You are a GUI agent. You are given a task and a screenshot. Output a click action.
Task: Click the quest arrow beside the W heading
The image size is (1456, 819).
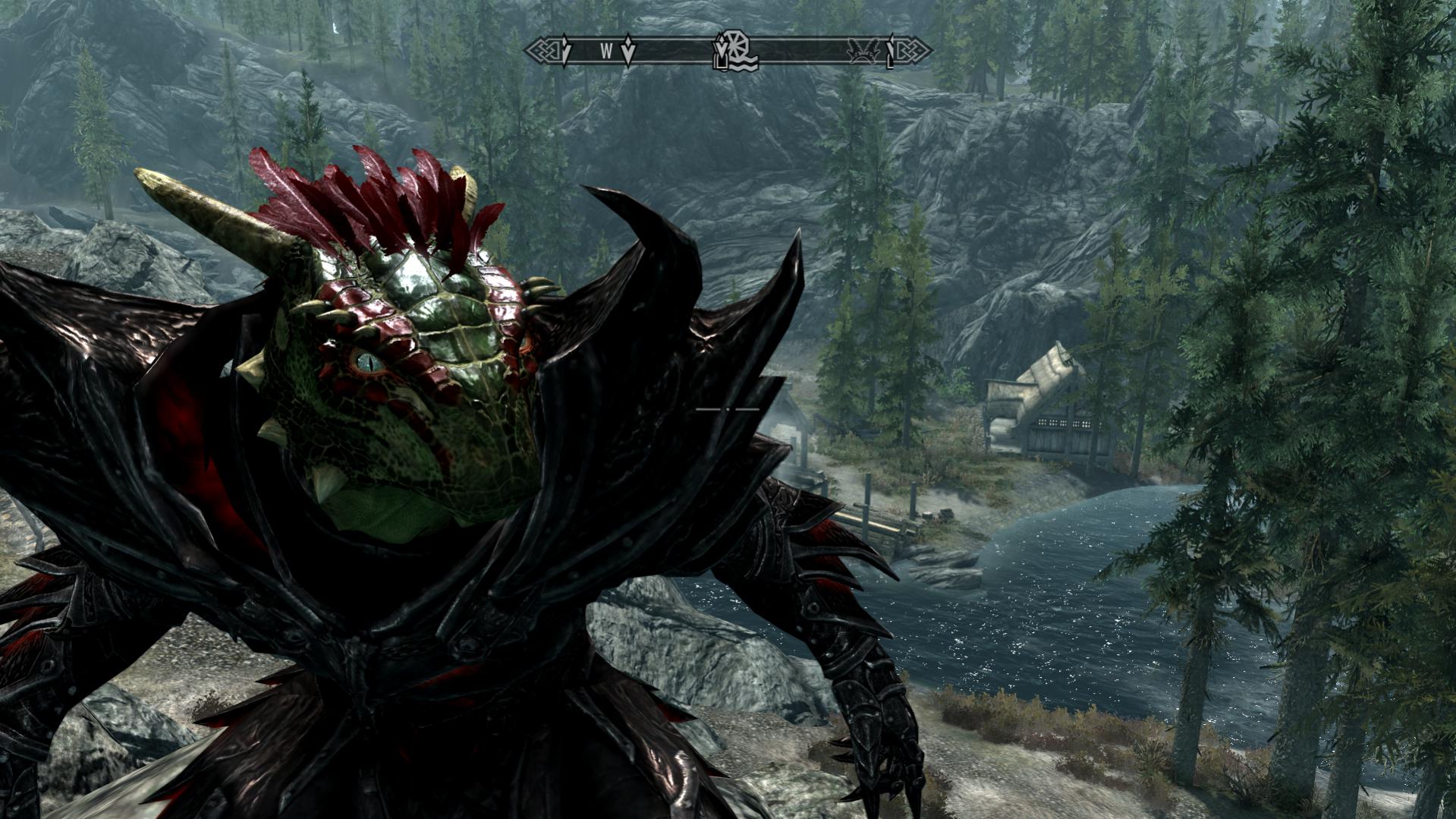(628, 51)
